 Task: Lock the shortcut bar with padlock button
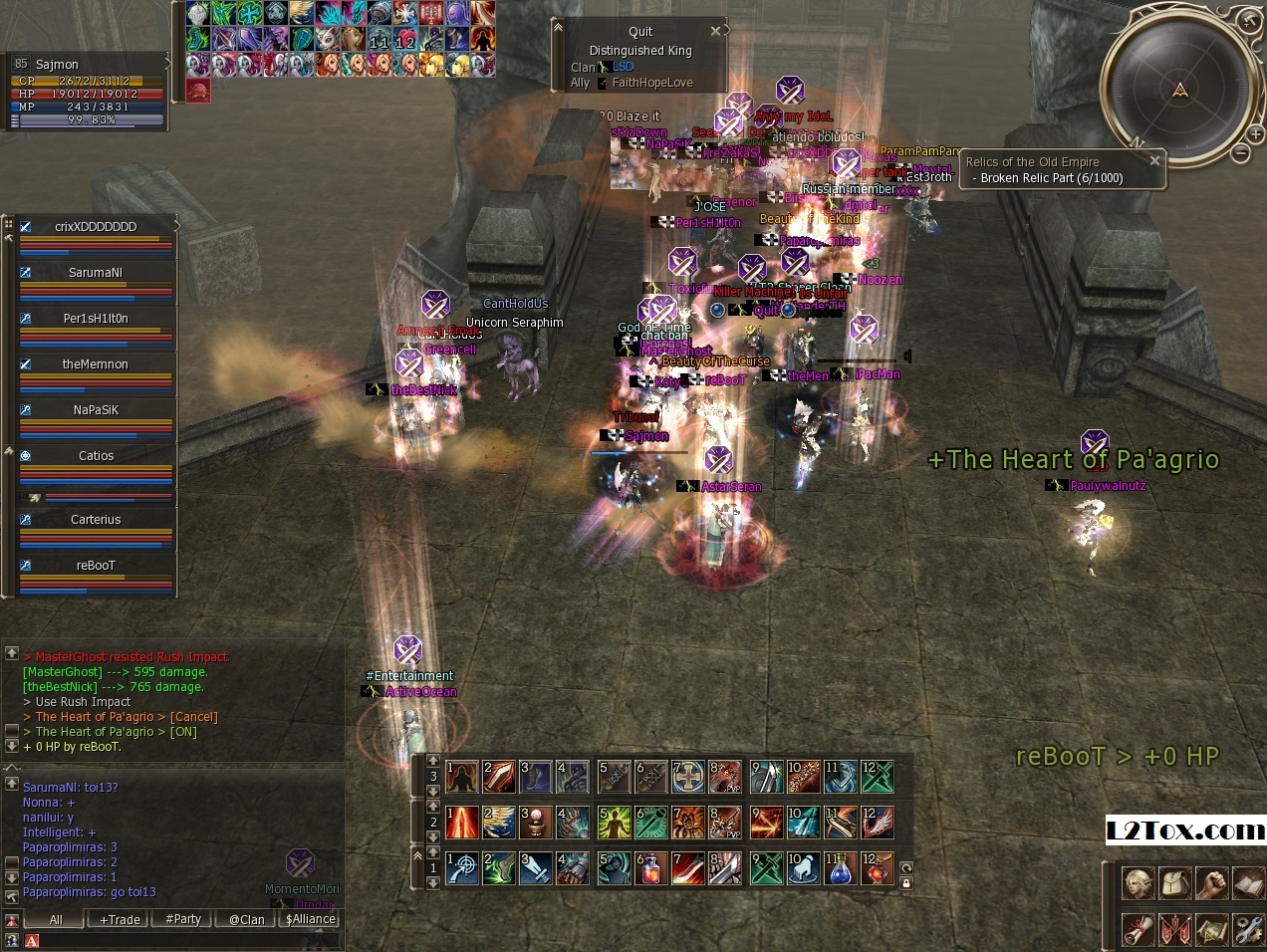[x=906, y=883]
